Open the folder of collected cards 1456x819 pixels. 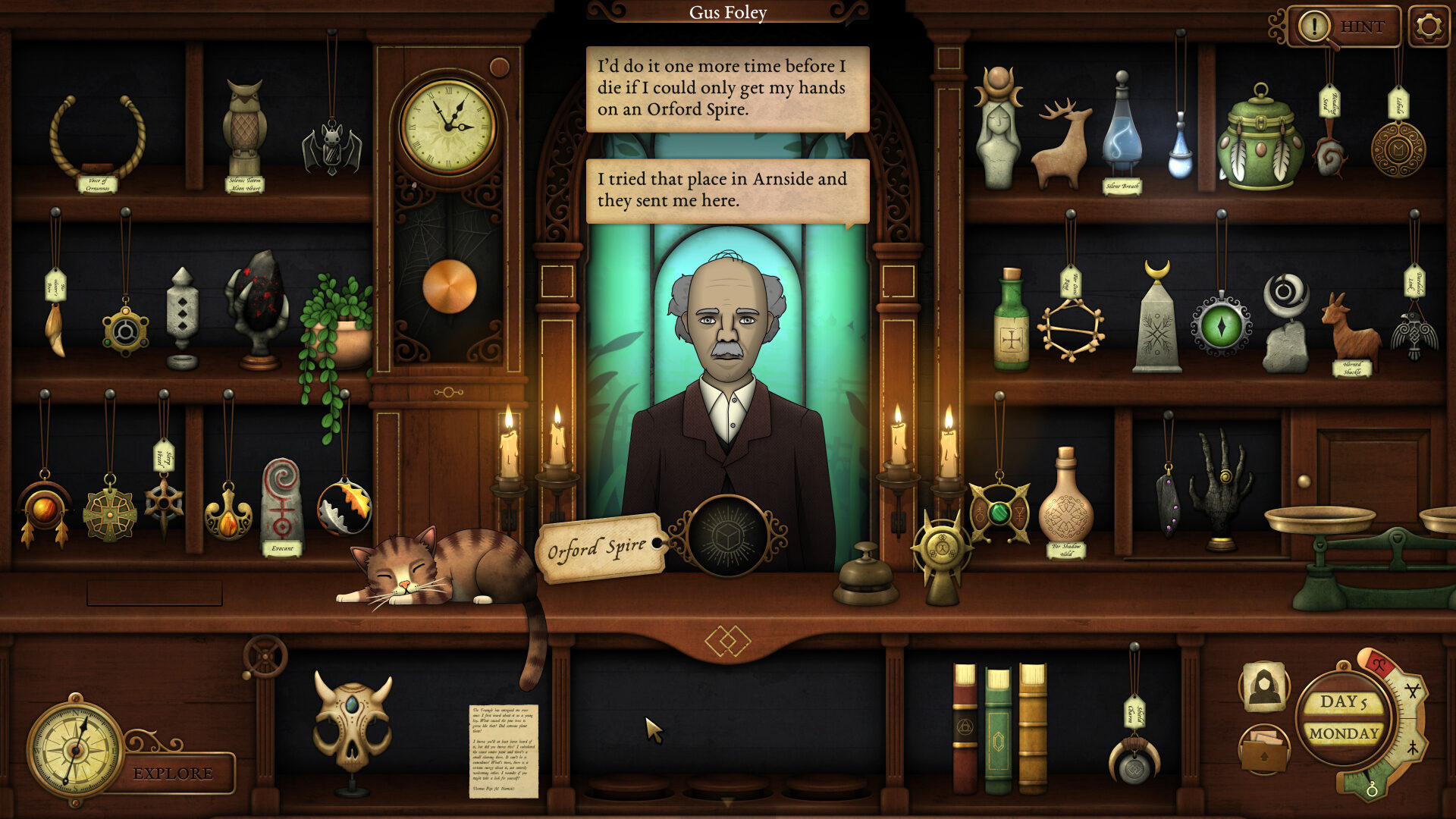[1263, 749]
